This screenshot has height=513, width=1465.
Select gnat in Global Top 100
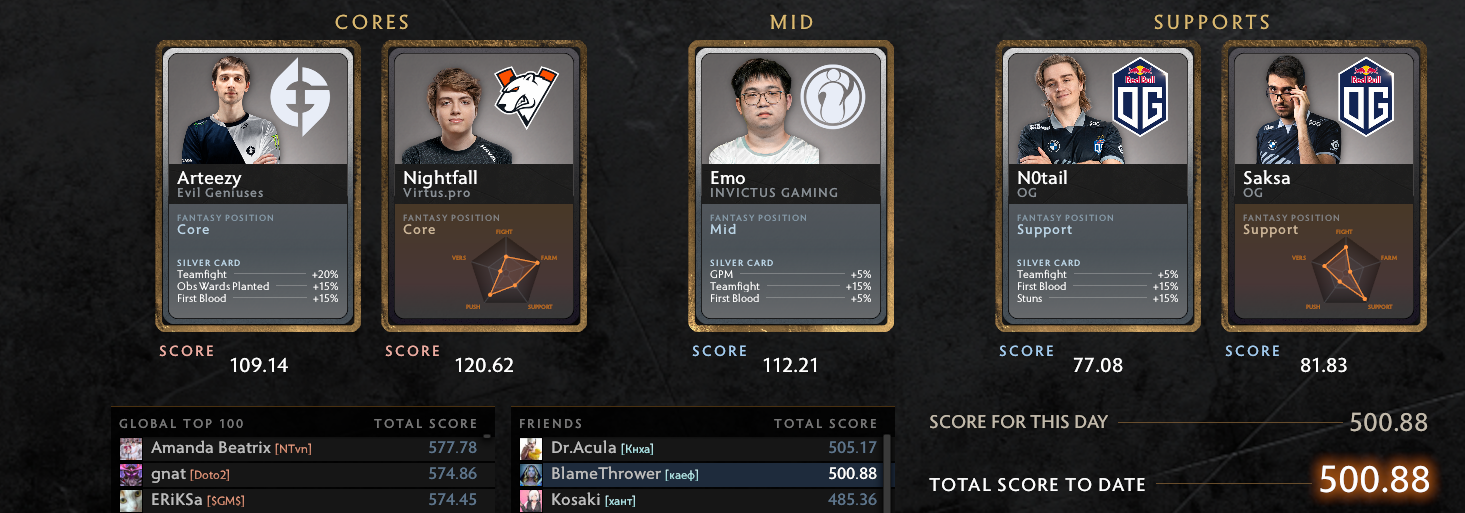point(300,474)
